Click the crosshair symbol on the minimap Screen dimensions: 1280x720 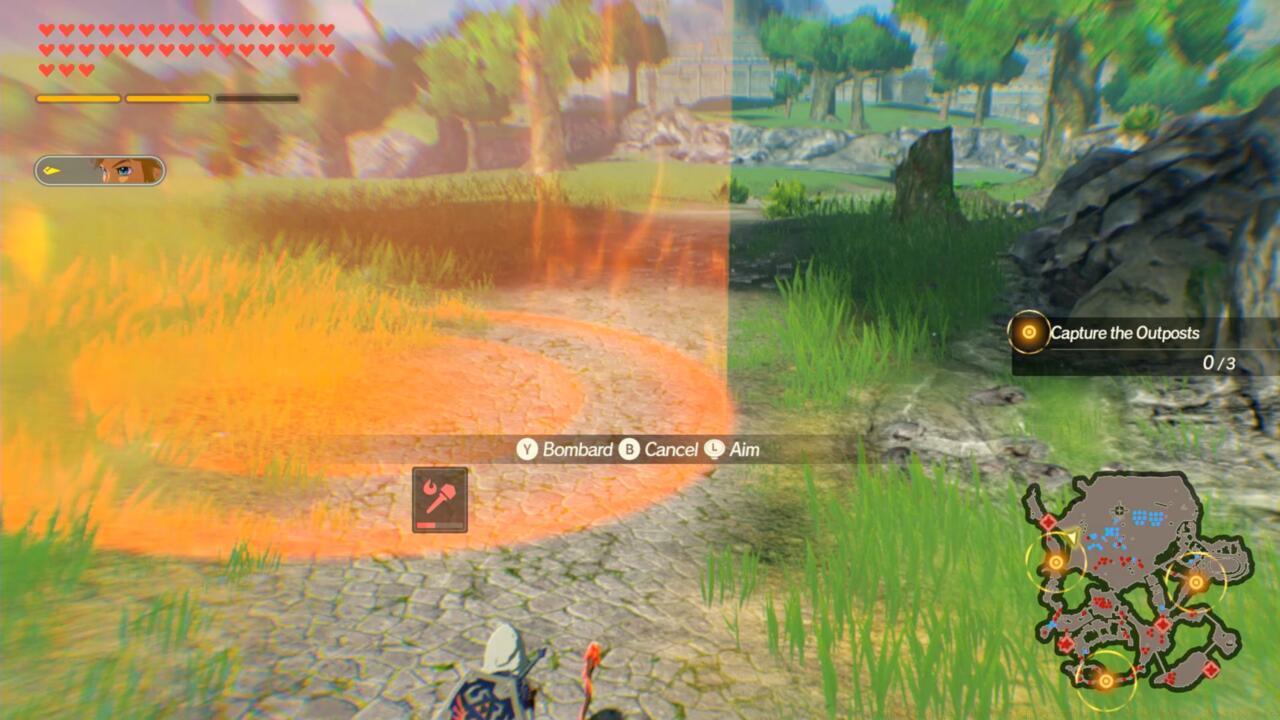point(1120,509)
